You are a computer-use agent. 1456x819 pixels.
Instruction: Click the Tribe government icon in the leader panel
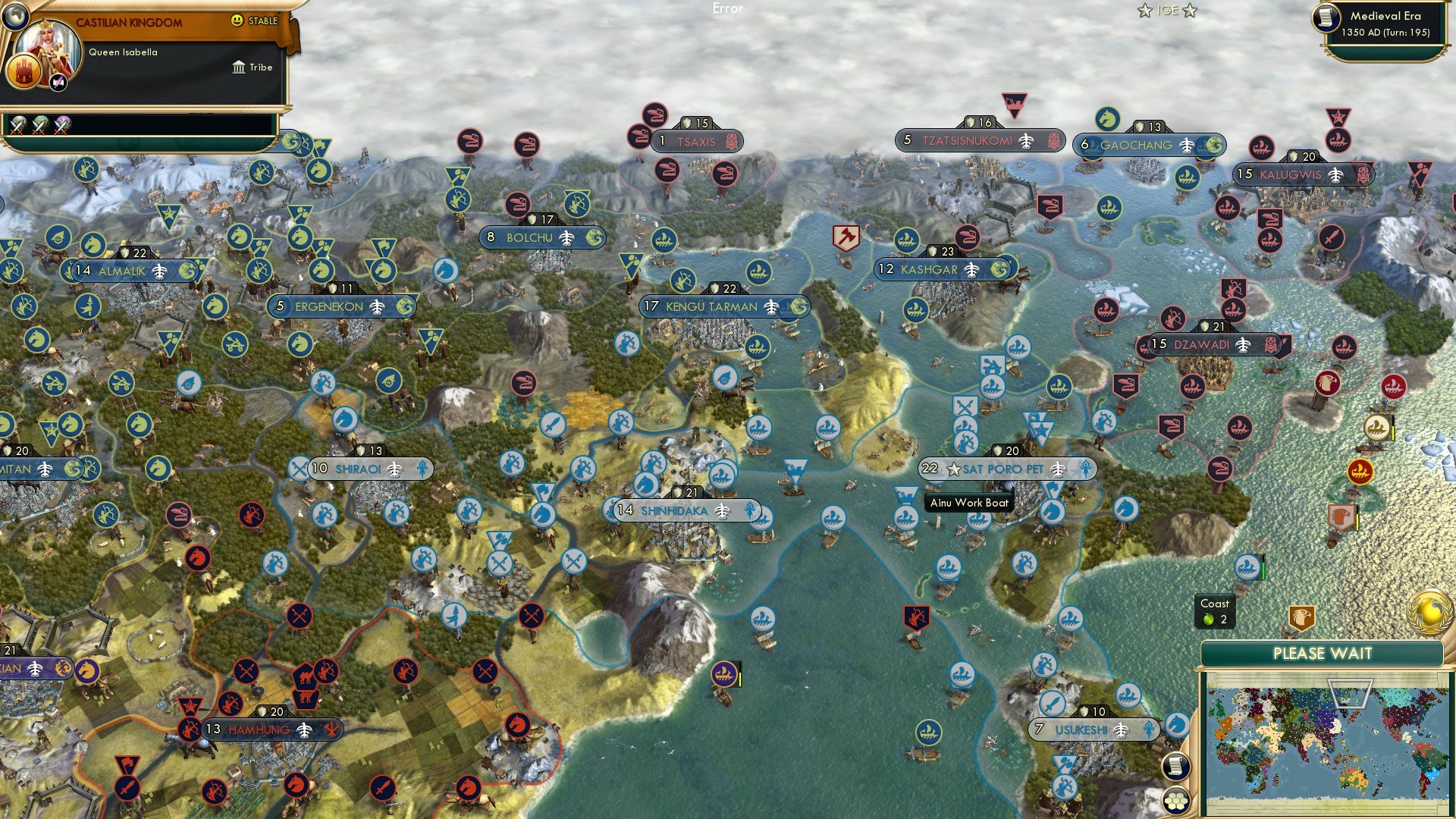pos(237,67)
